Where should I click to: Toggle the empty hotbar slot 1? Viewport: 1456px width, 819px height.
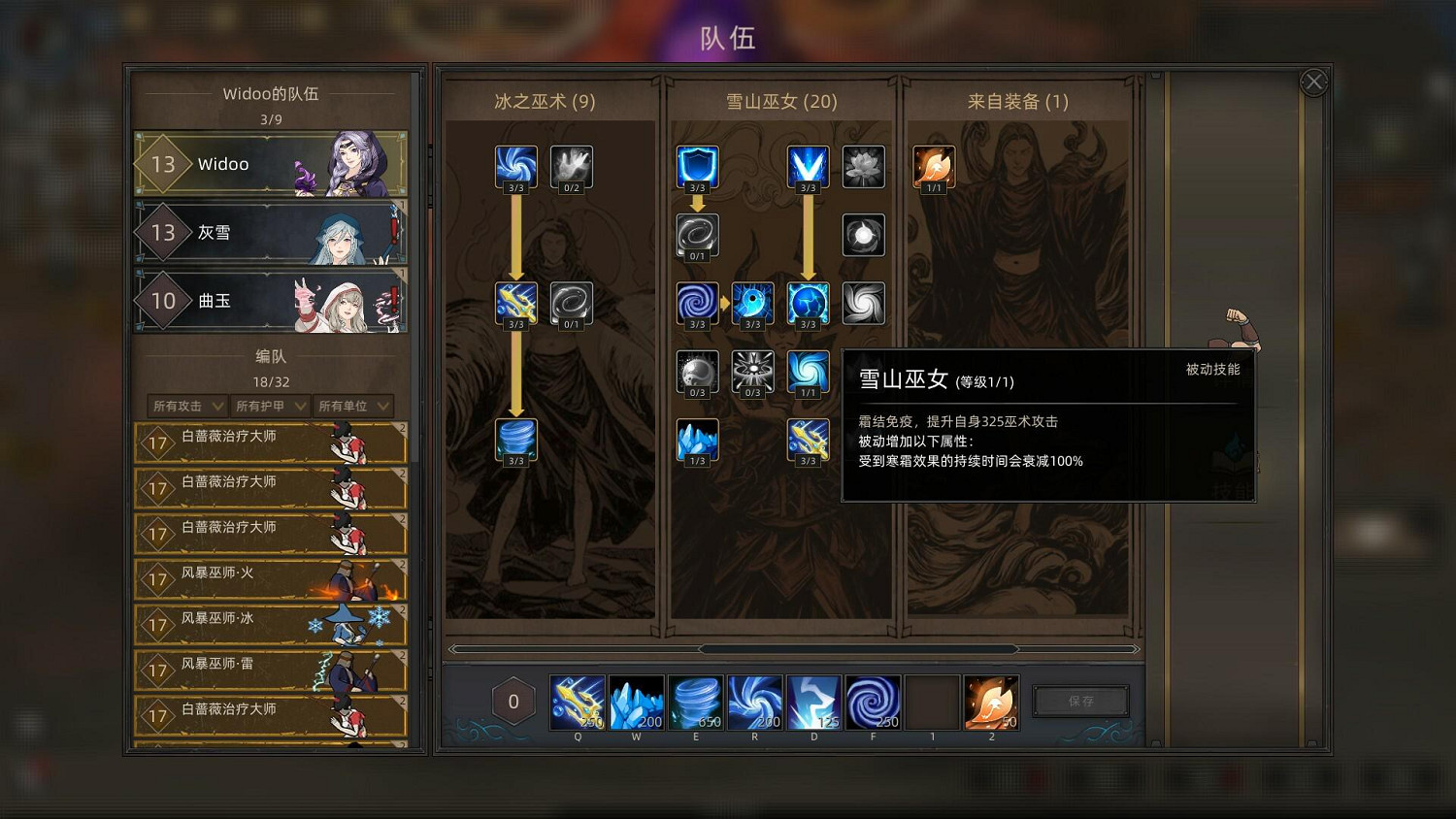[933, 701]
